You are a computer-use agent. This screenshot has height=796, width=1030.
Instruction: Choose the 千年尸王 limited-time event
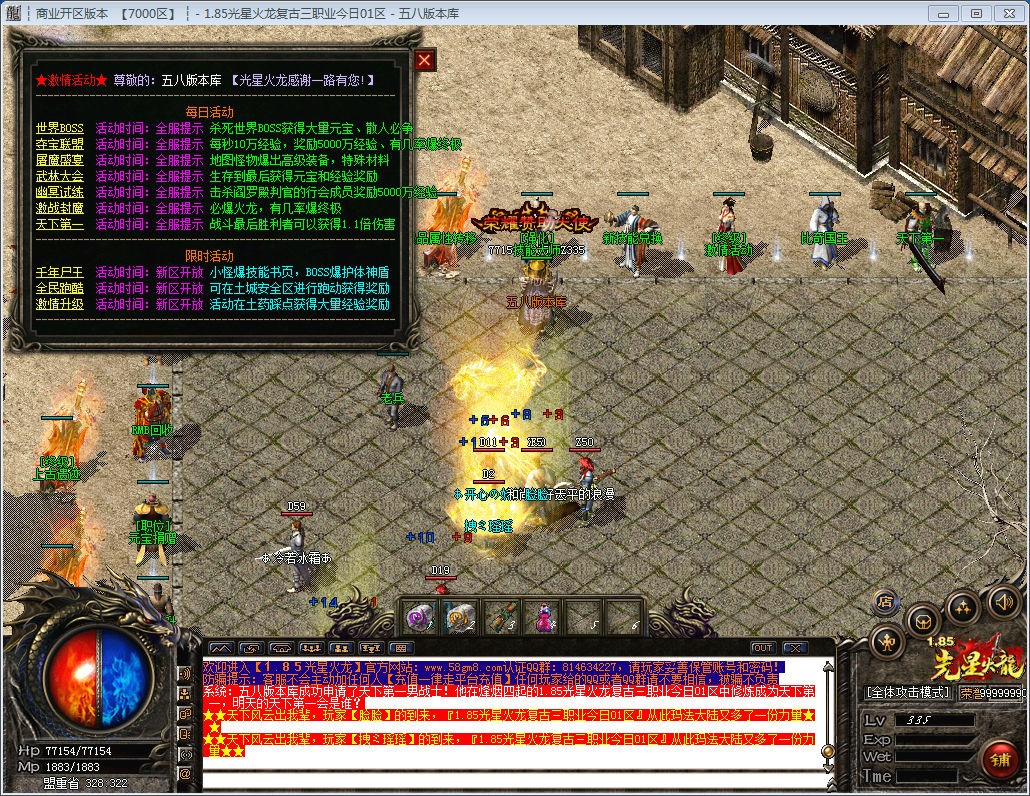coord(60,272)
